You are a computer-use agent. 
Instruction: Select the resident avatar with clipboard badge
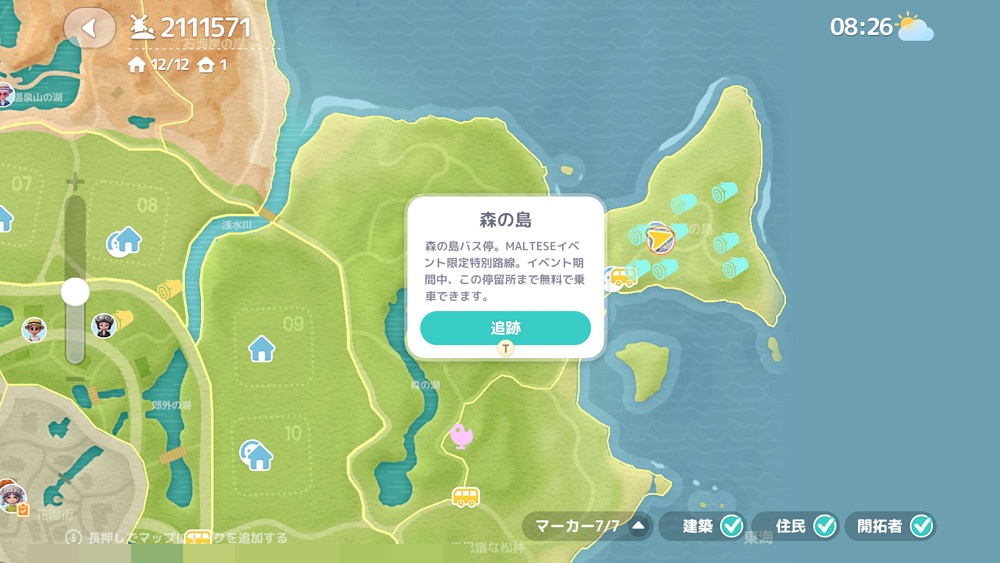(12, 497)
